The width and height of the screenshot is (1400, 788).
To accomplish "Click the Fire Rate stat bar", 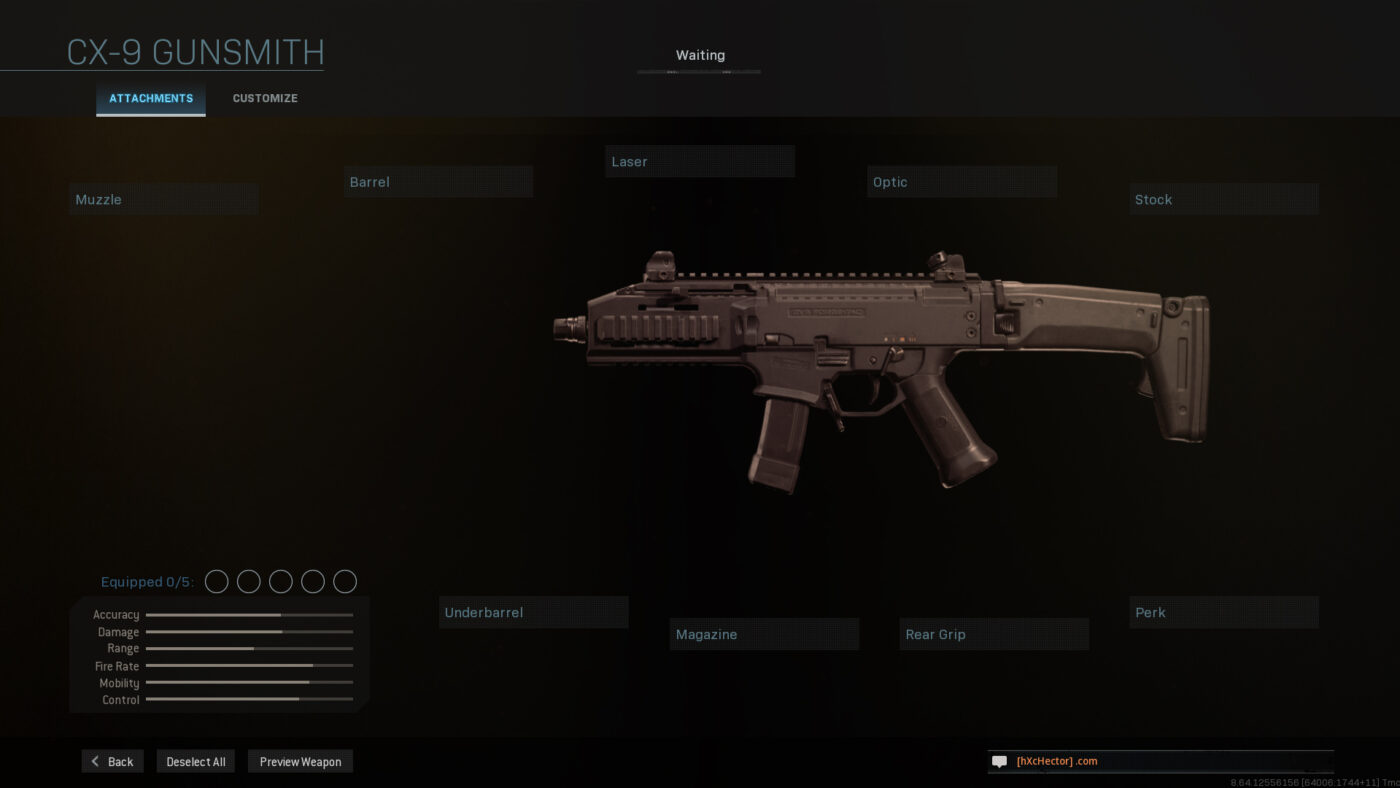I will point(248,665).
